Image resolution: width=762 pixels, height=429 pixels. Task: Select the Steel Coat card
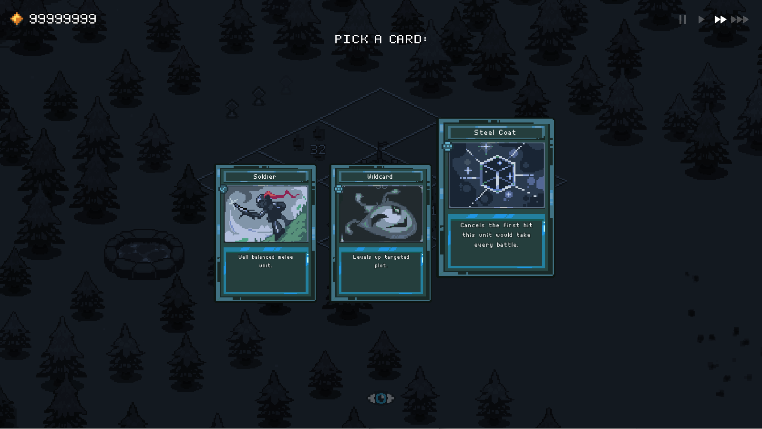click(x=496, y=198)
